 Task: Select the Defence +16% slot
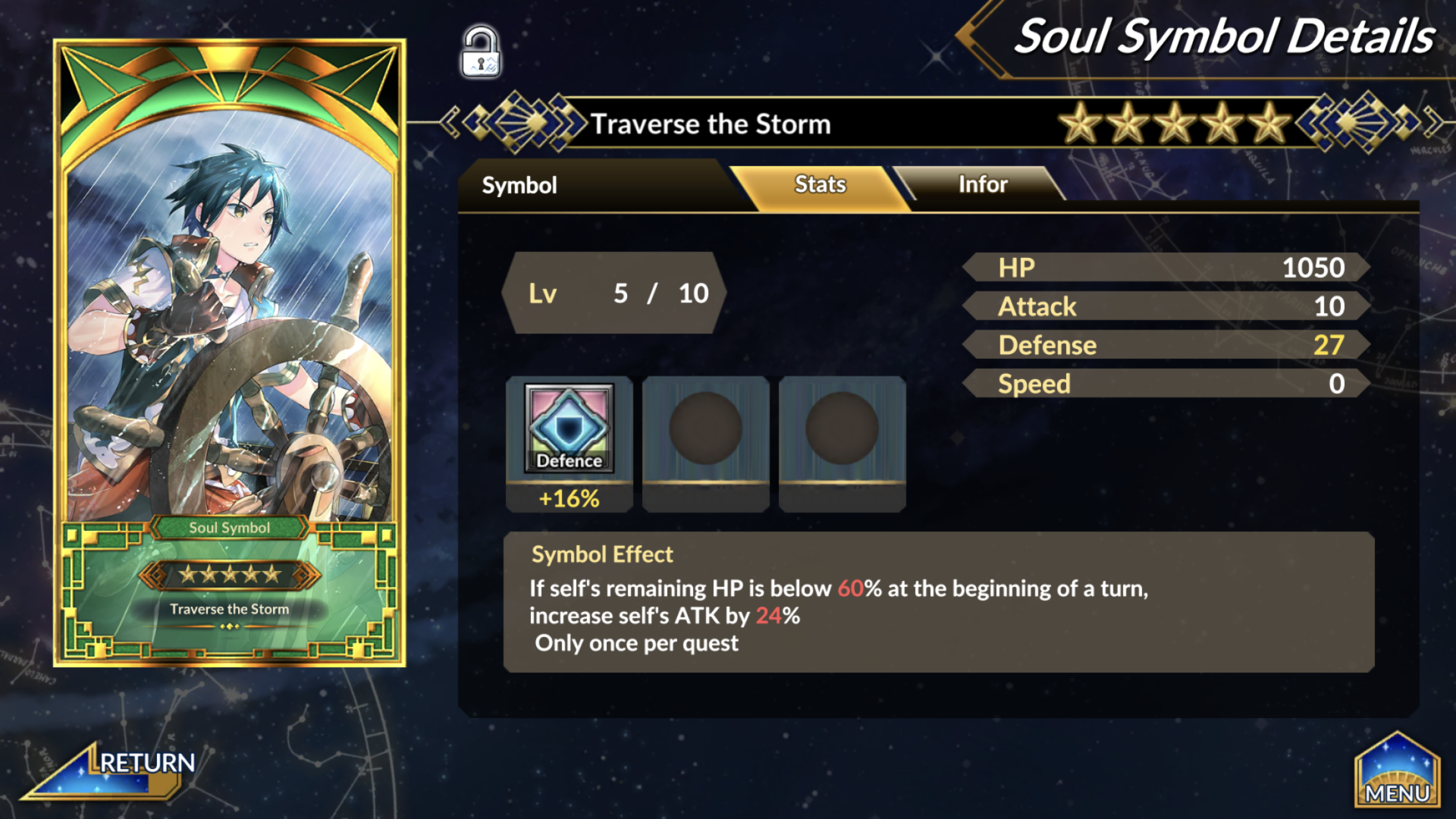pyautogui.click(x=569, y=444)
